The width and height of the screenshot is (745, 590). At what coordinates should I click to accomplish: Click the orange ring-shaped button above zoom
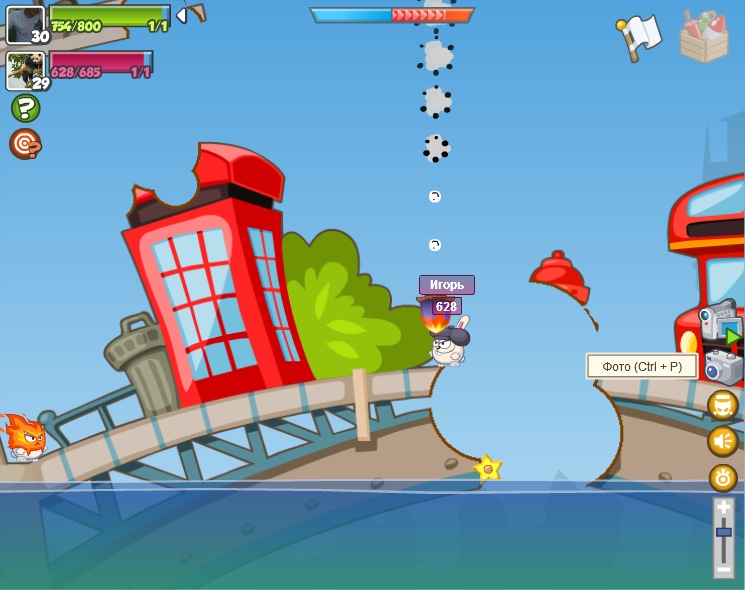point(723,477)
